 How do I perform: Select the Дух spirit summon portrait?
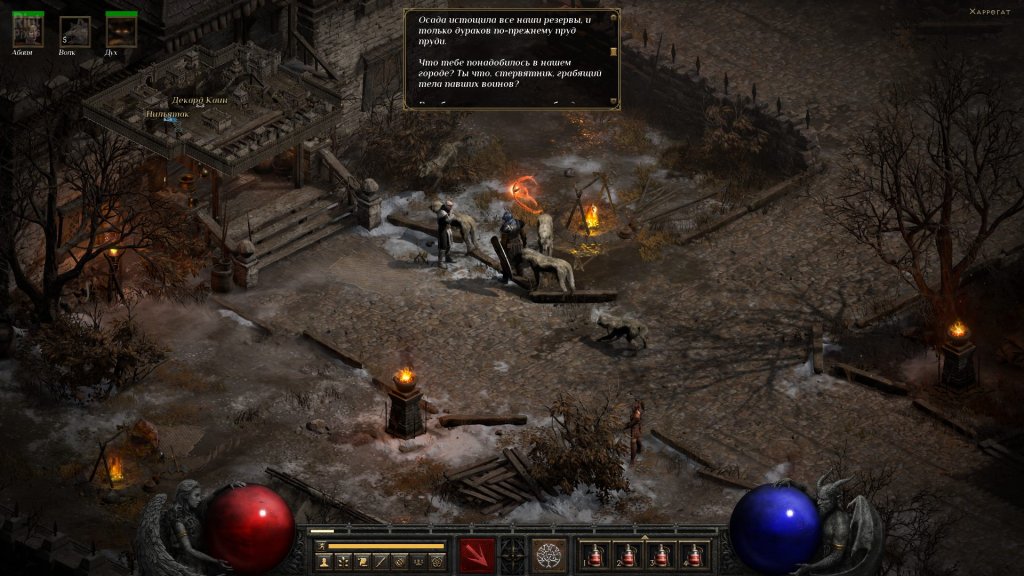pos(121,31)
